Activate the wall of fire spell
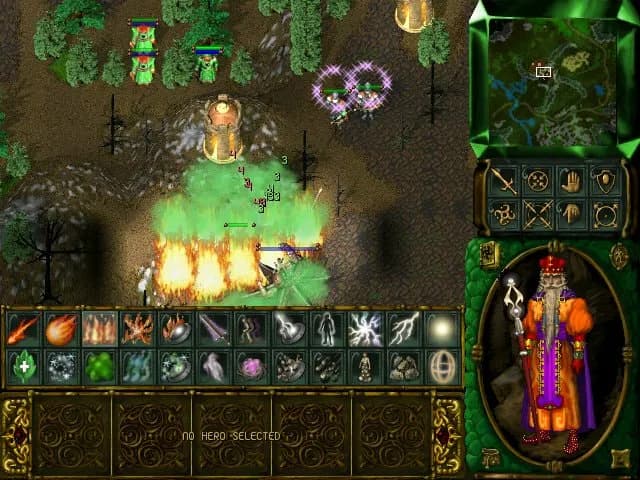 click(x=98, y=329)
